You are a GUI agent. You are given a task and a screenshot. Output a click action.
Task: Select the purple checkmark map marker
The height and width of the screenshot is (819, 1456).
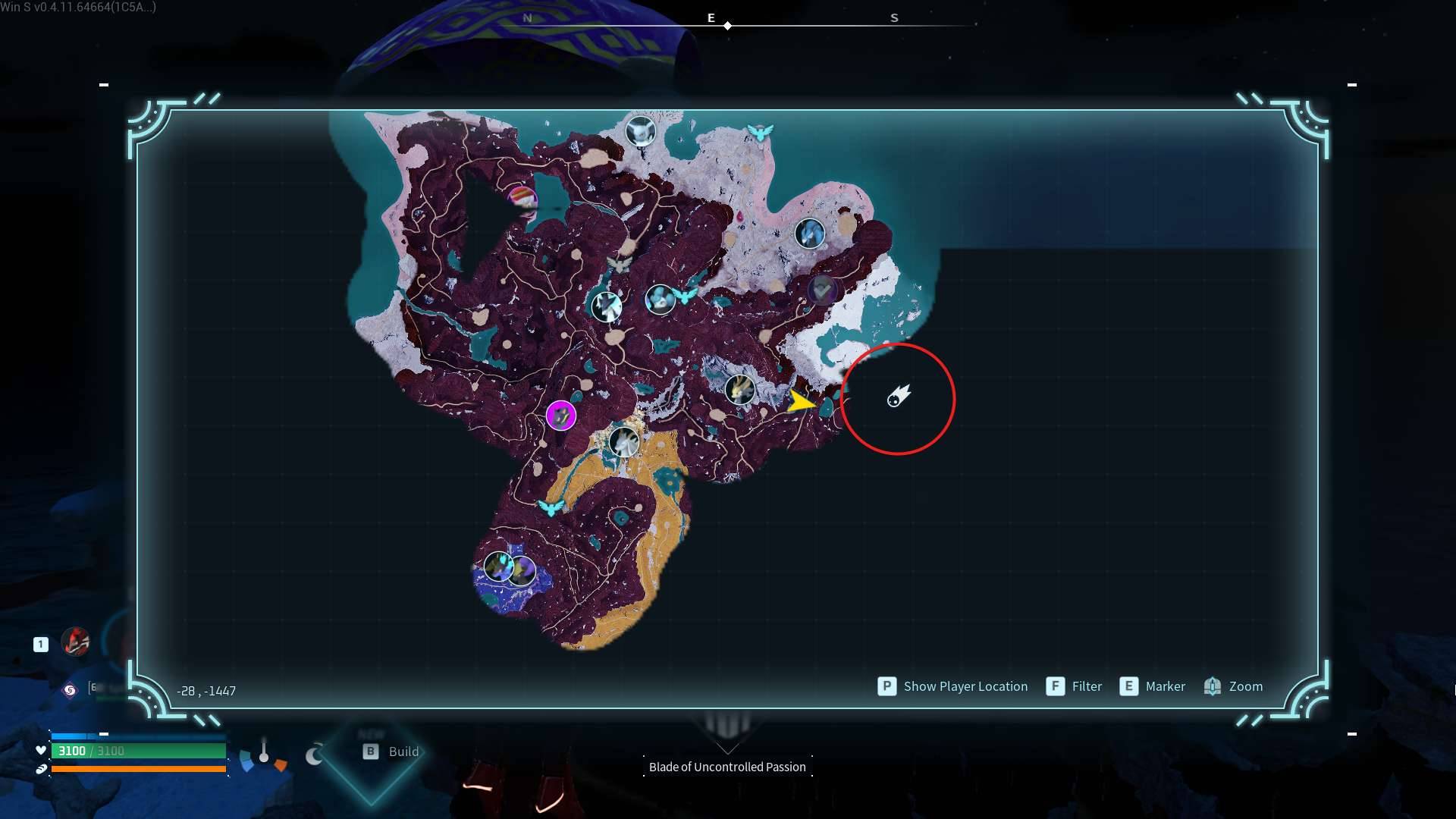pos(822,289)
